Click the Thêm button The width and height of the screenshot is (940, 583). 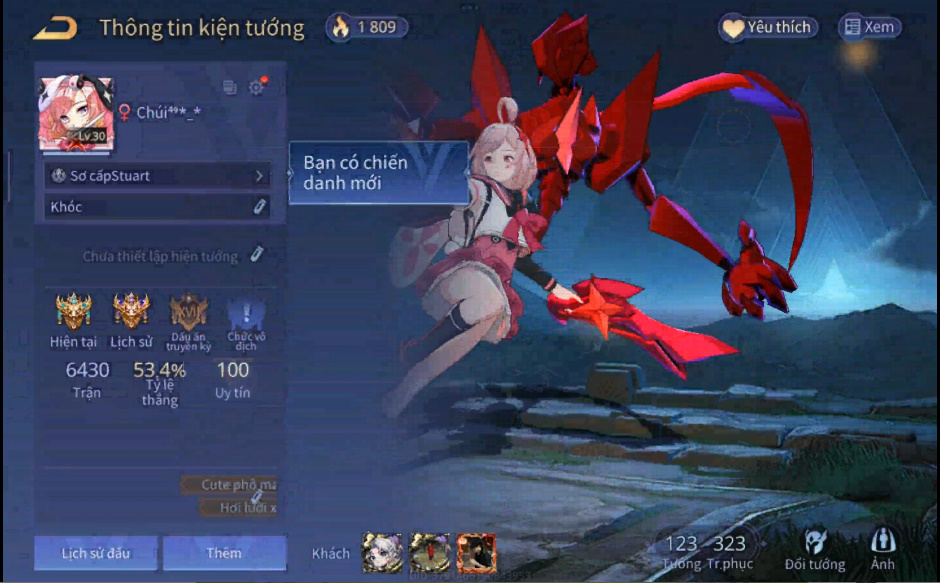pyautogui.click(x=224, y=553)
